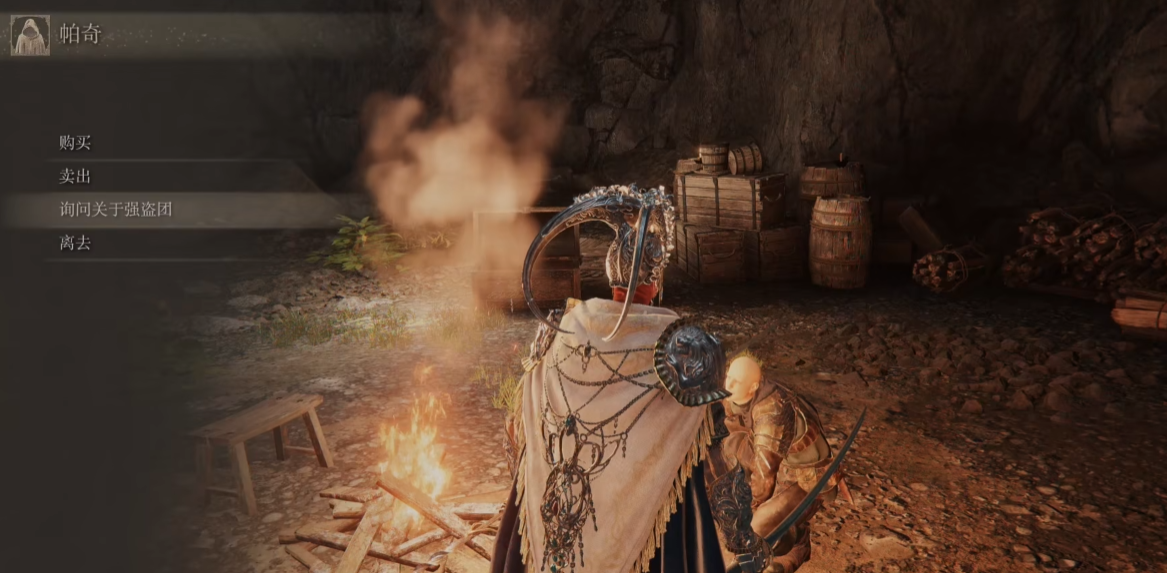Choose 卖出 to sell items
Screen dimensions: 1167x573
click(x=76, y=176)
